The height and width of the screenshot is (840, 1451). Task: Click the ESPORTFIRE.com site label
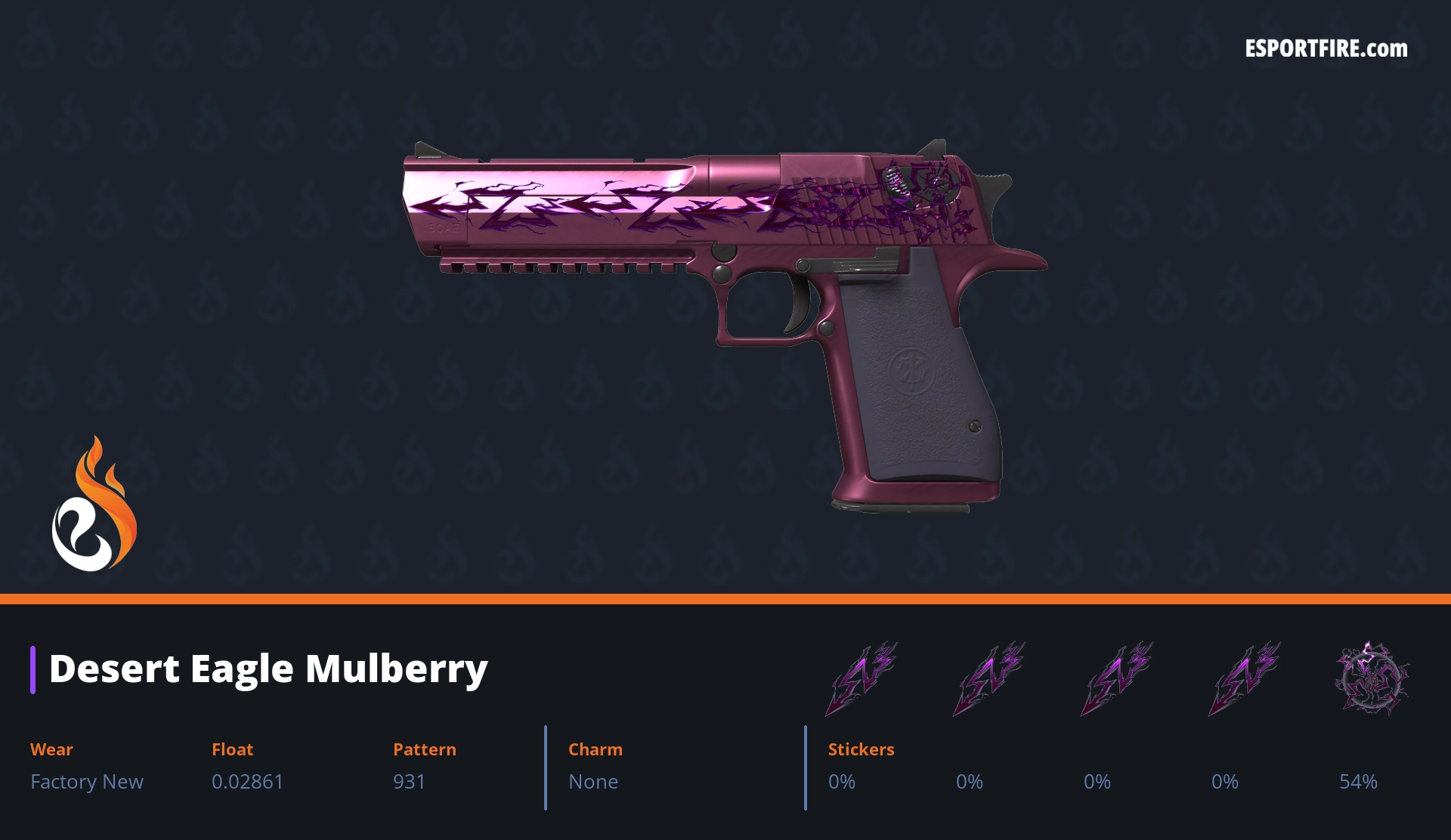point(1326,49)
